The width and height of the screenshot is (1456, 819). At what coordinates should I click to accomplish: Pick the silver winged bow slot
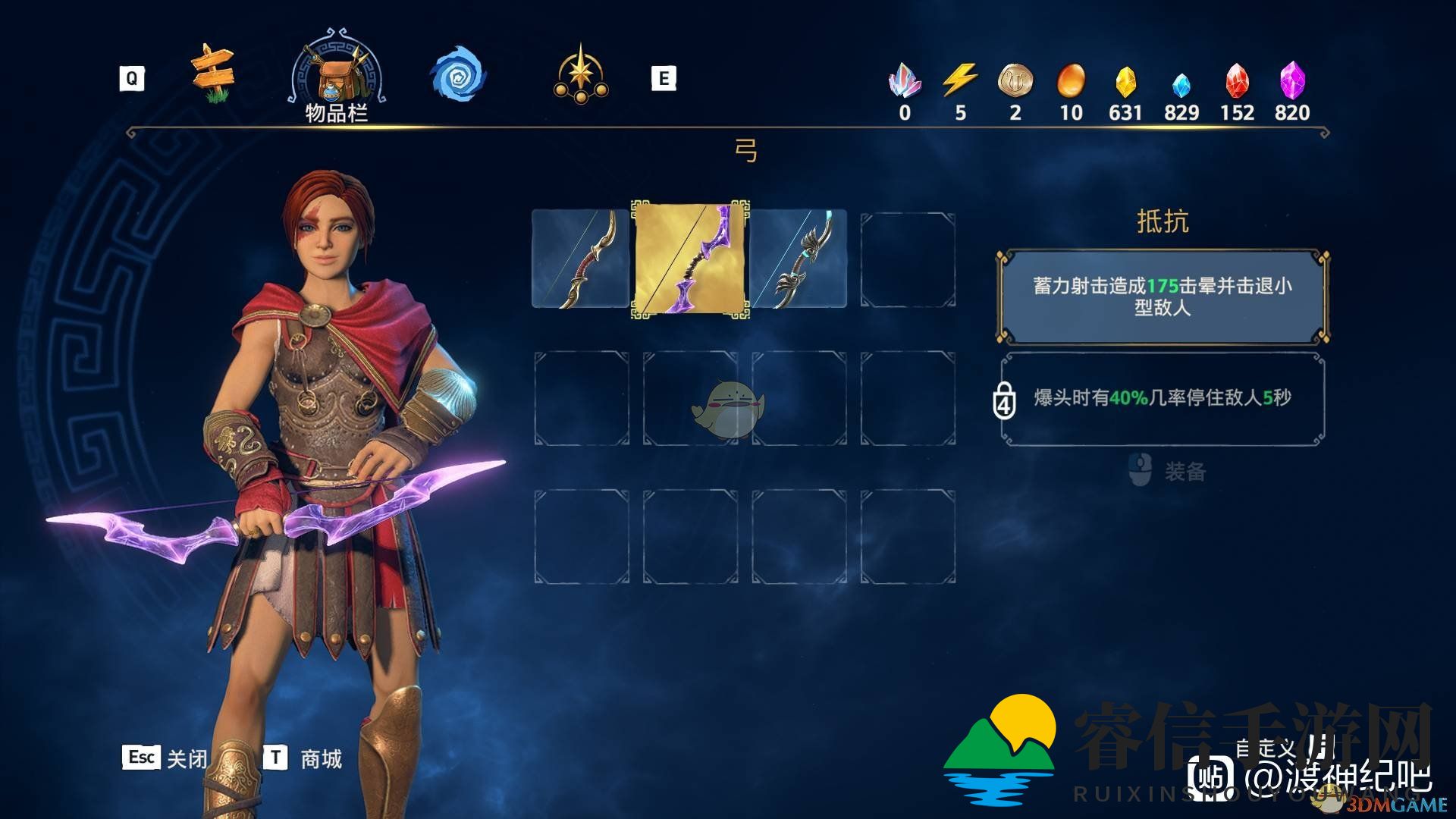coord(799,259)
